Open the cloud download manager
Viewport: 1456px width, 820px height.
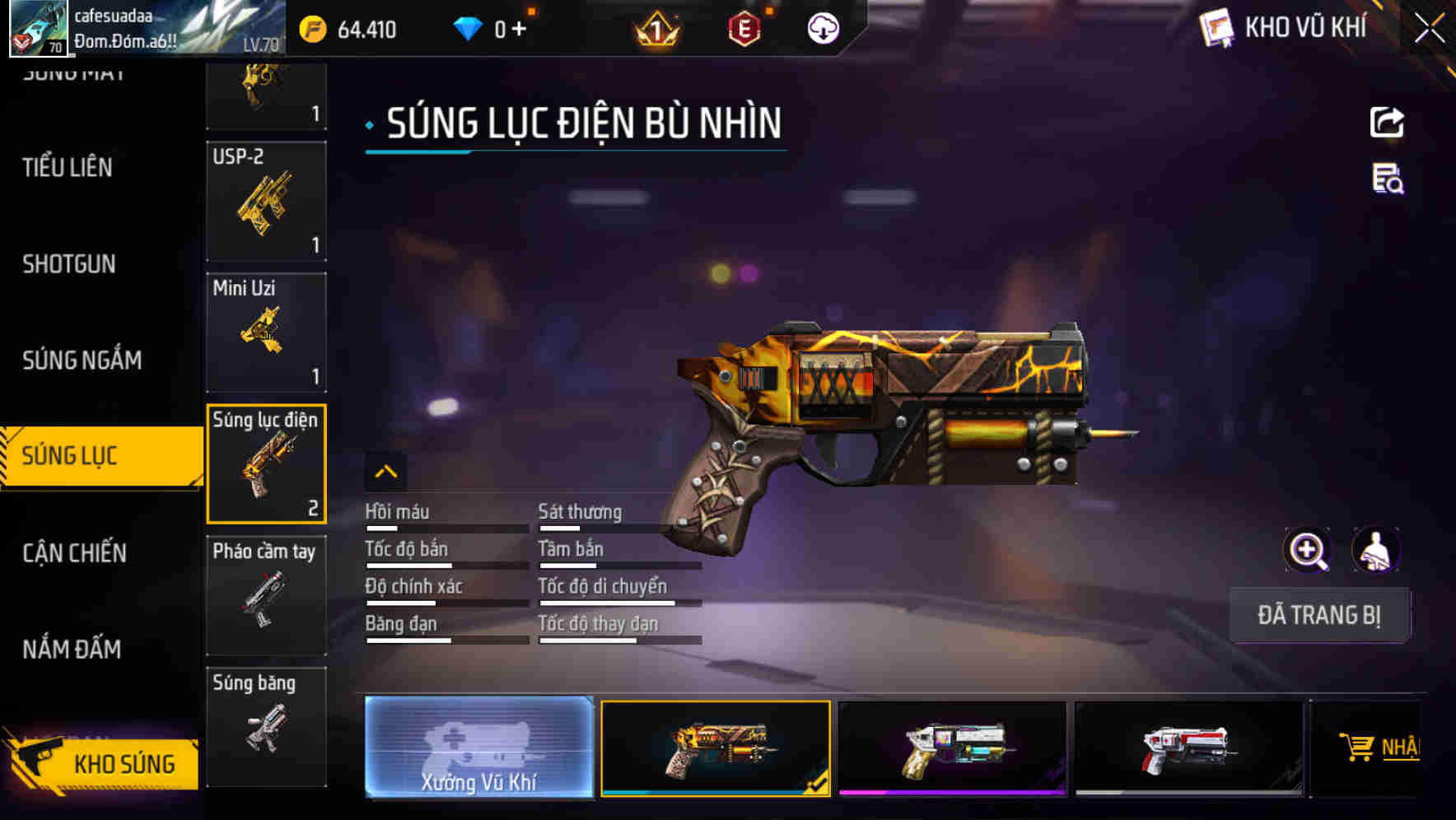coord(821,30)
